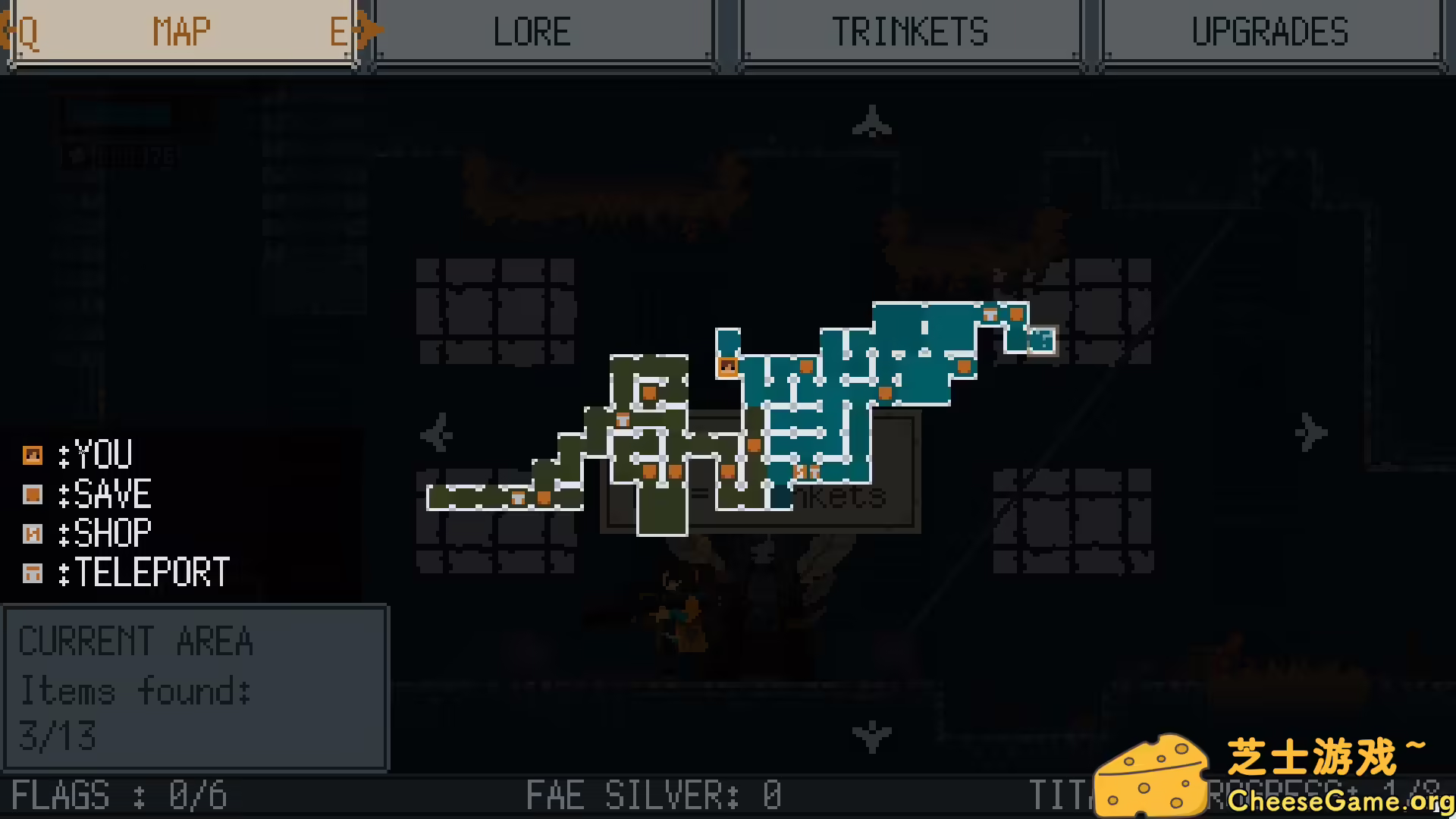Click the left pan arrow beside the map
Screen dimensions: 1456x819
coord(437,434)
